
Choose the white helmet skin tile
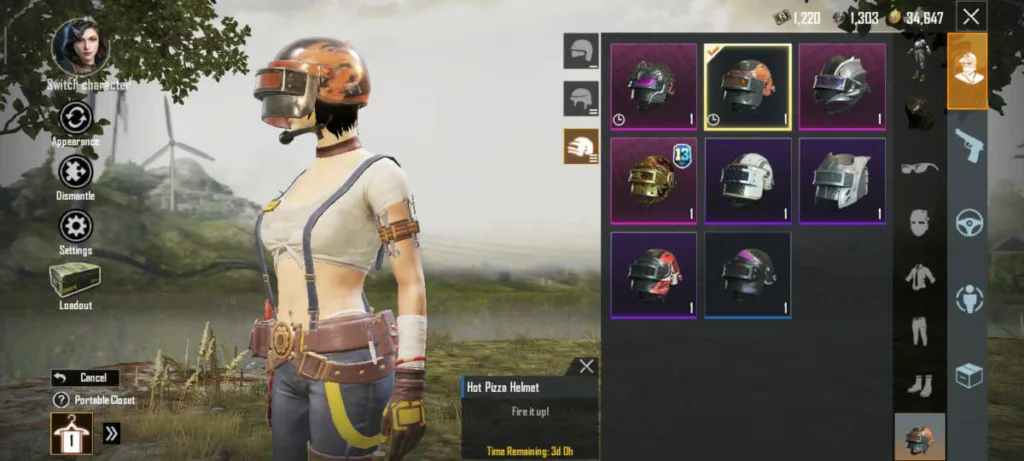(x=747, y=181)
